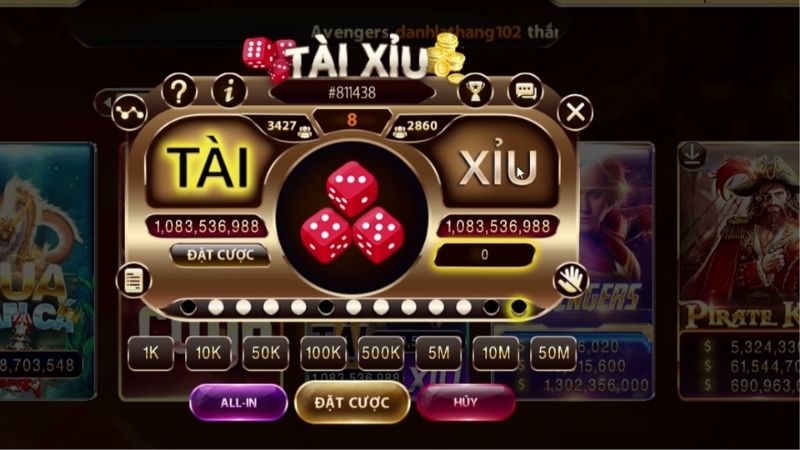Cancel the bet with HỦY
This screenshot has width=800, height=450.
pos(466,402)
